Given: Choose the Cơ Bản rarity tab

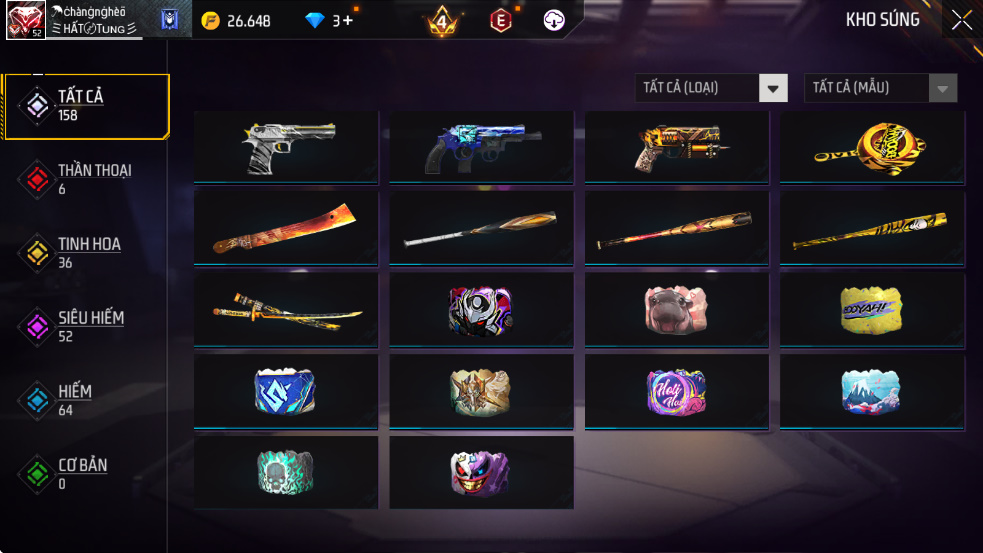Looking at the screenshot, I should pos(85,474).
